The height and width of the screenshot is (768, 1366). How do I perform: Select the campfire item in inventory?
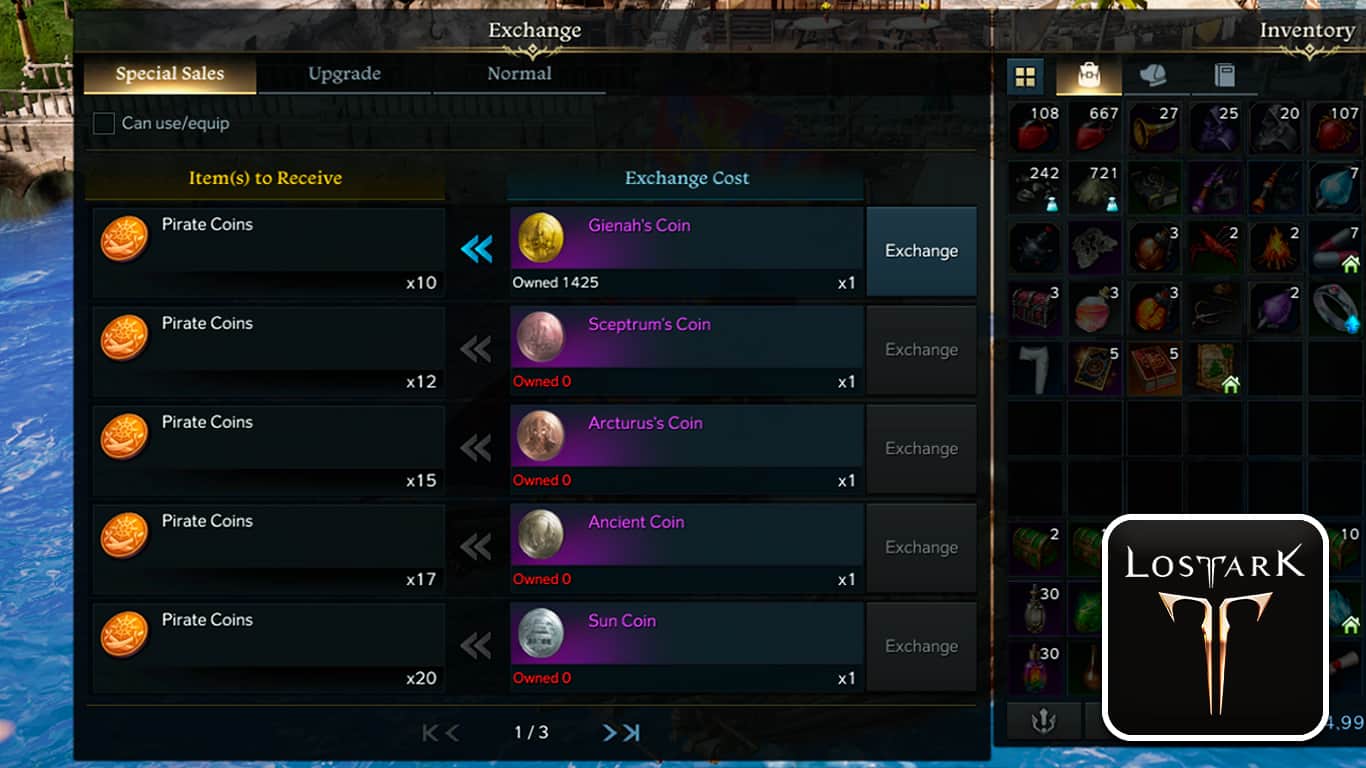coord(1276,248)
